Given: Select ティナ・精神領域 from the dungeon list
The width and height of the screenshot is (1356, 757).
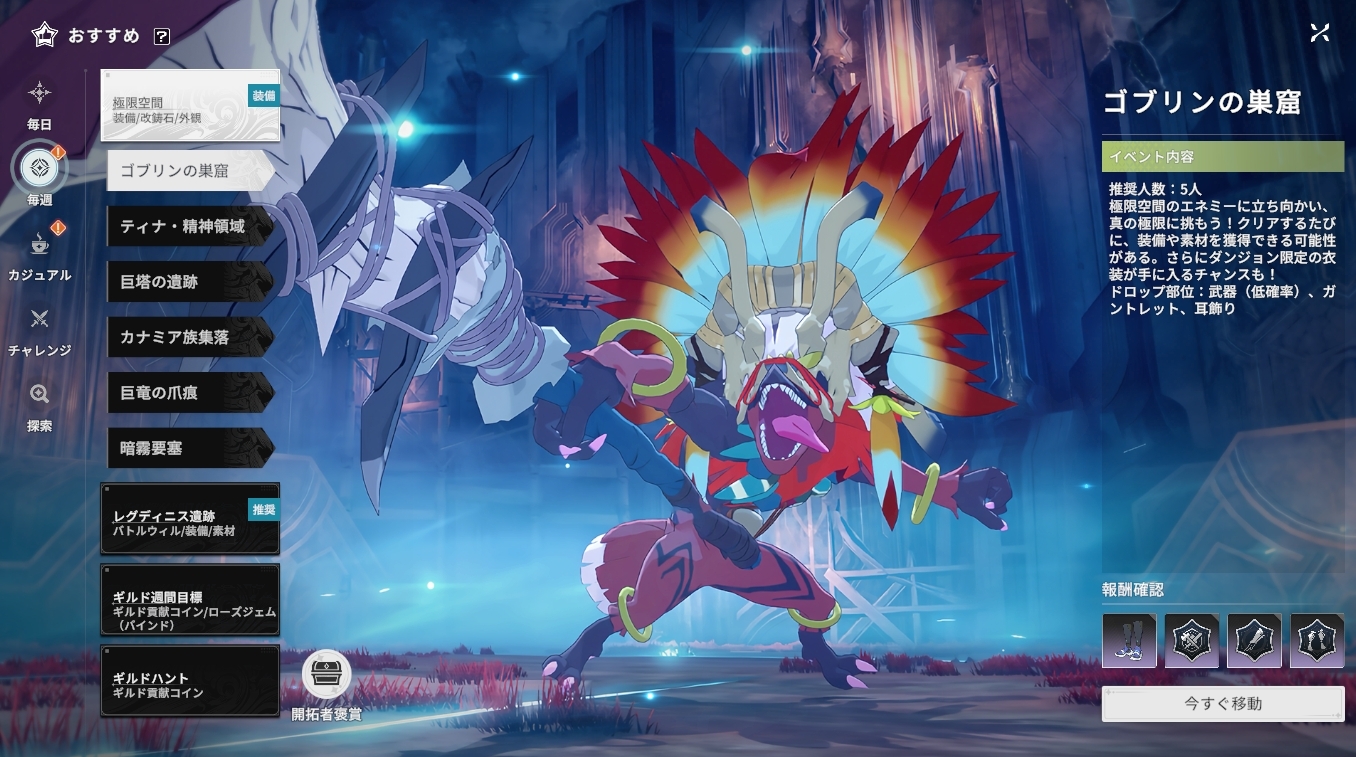Looking at the screenshot, I should (x=188, y=226).
